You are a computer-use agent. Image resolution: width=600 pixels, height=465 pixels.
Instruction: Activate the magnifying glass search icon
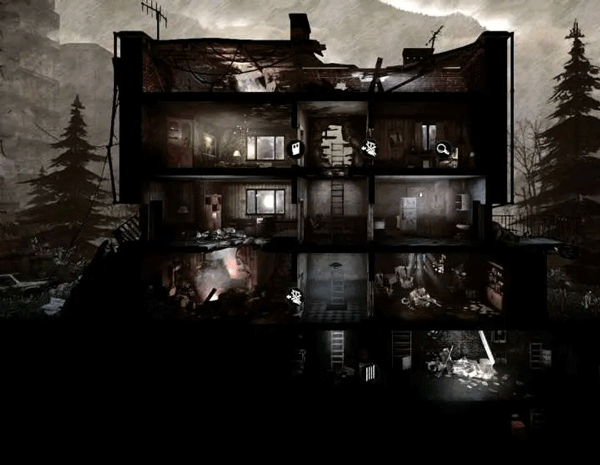click(442, 150)
